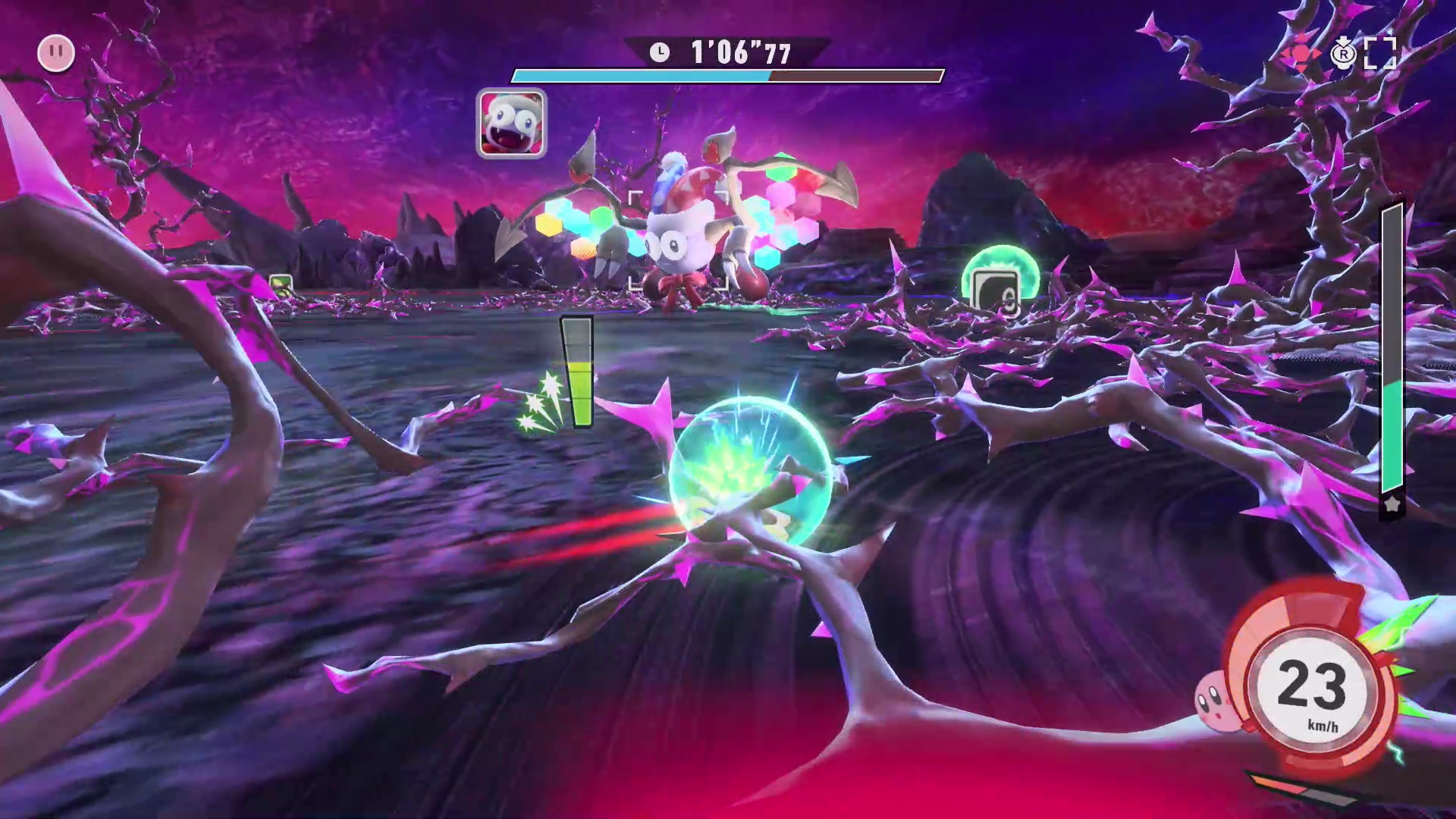Select the Marx boss portrait icon
1456x819 pixels.
pyautogui.click(x=511, y=124)
